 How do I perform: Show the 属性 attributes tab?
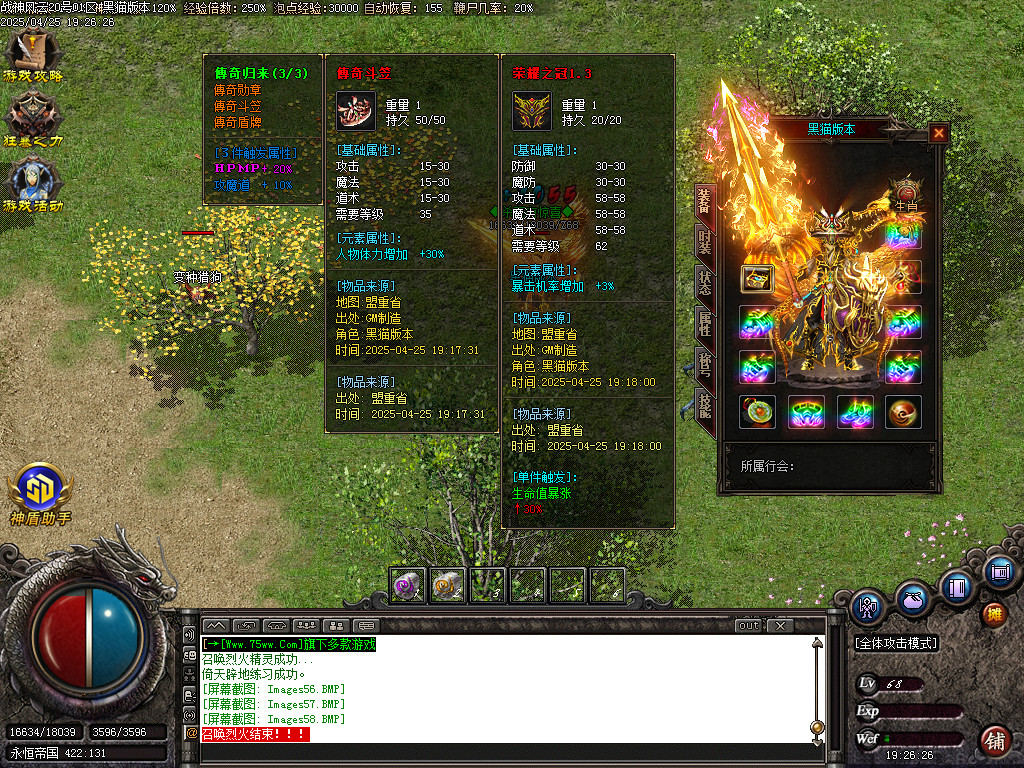(x=705, y=323)
